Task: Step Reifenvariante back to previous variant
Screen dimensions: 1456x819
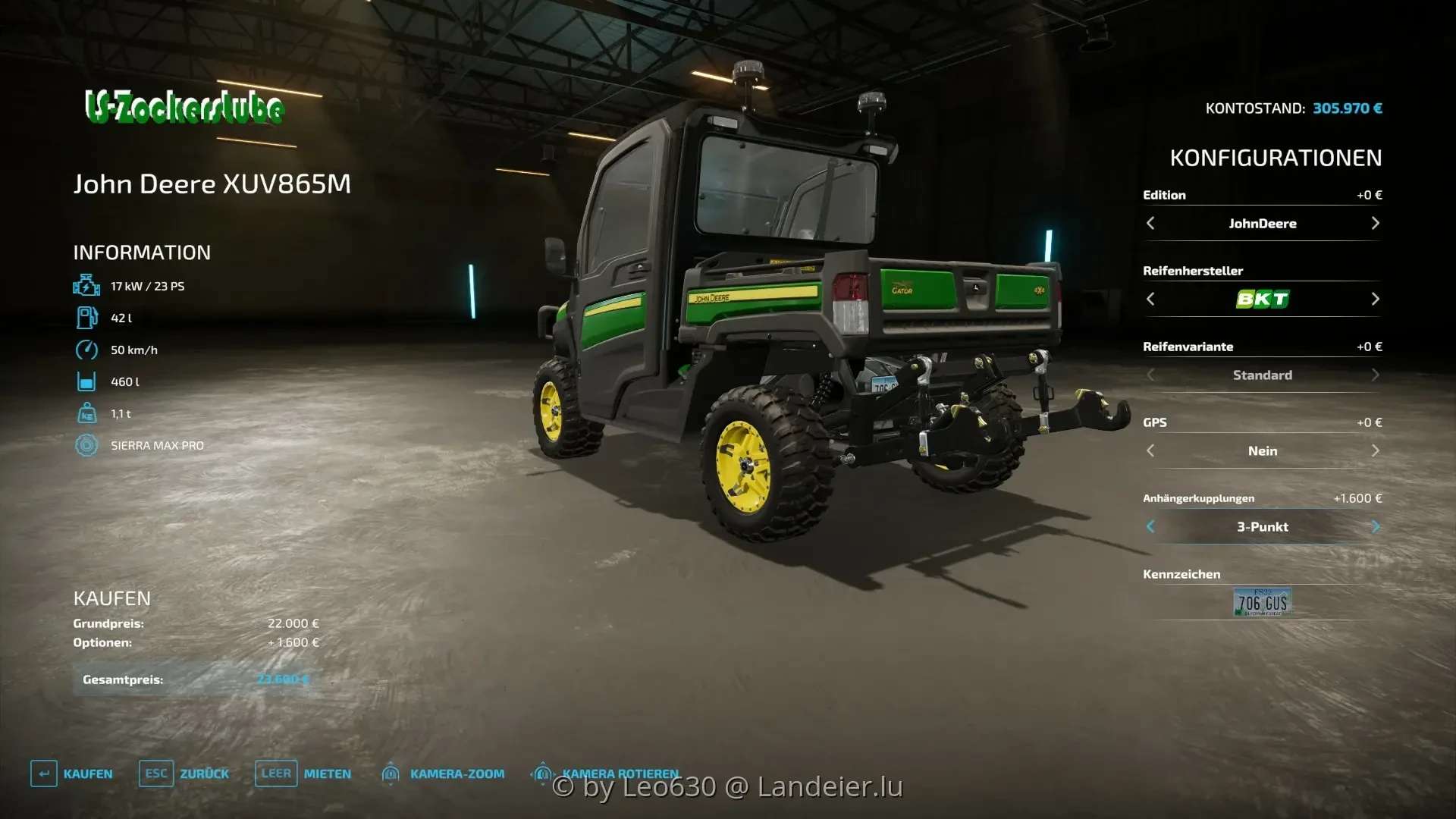Action: pyautogui.click(x=1150, y=375)
